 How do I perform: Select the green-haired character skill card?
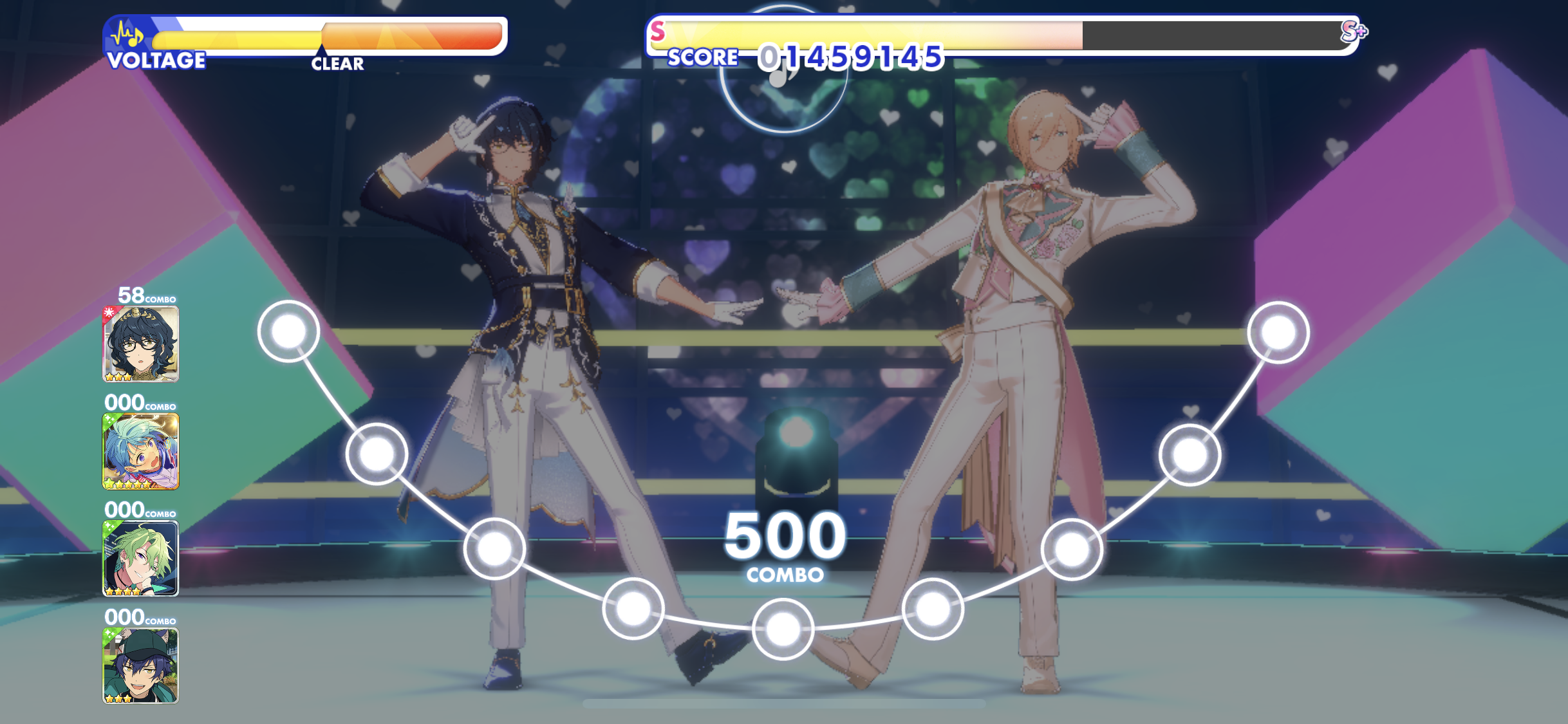140,558
